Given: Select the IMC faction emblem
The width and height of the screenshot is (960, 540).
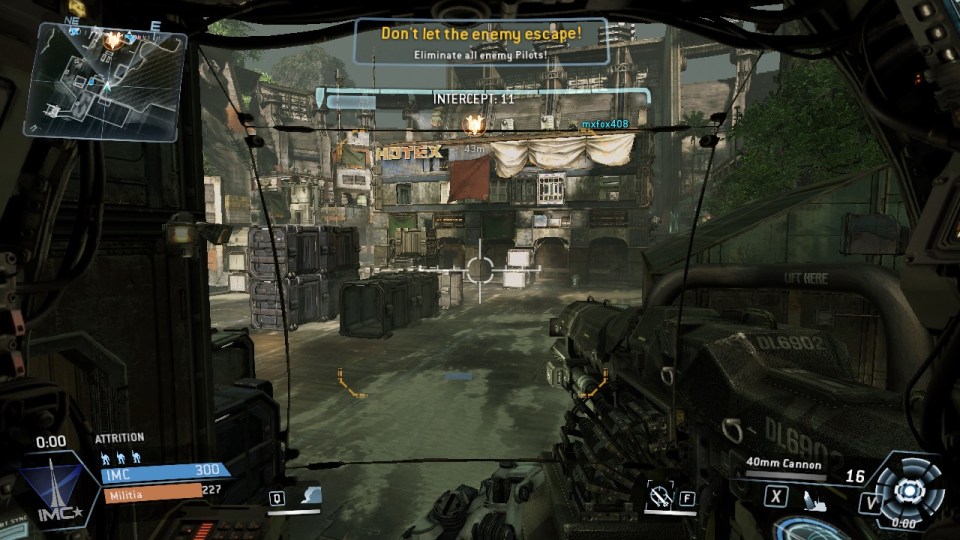Looking at the screenshot, I should pyautogui.click(x=59, y=490).
